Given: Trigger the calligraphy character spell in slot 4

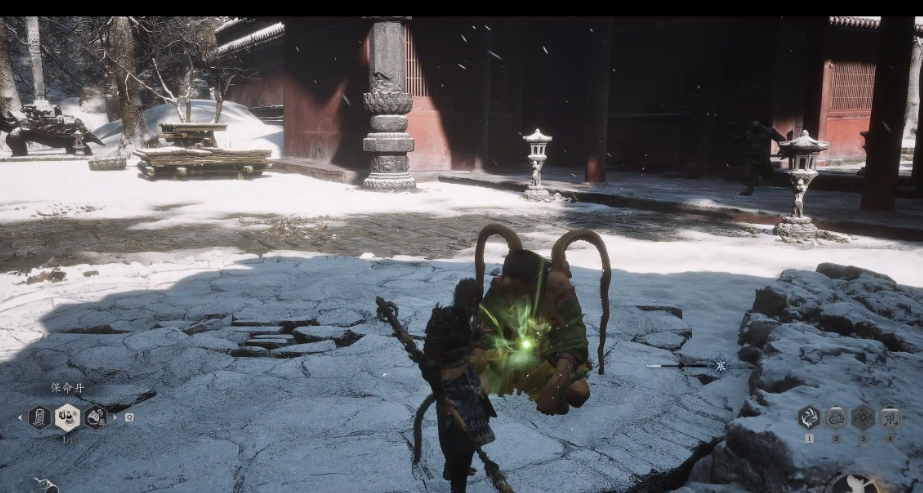Looking at the screenshot, I should pyautogui.click(x=889, y=417).
